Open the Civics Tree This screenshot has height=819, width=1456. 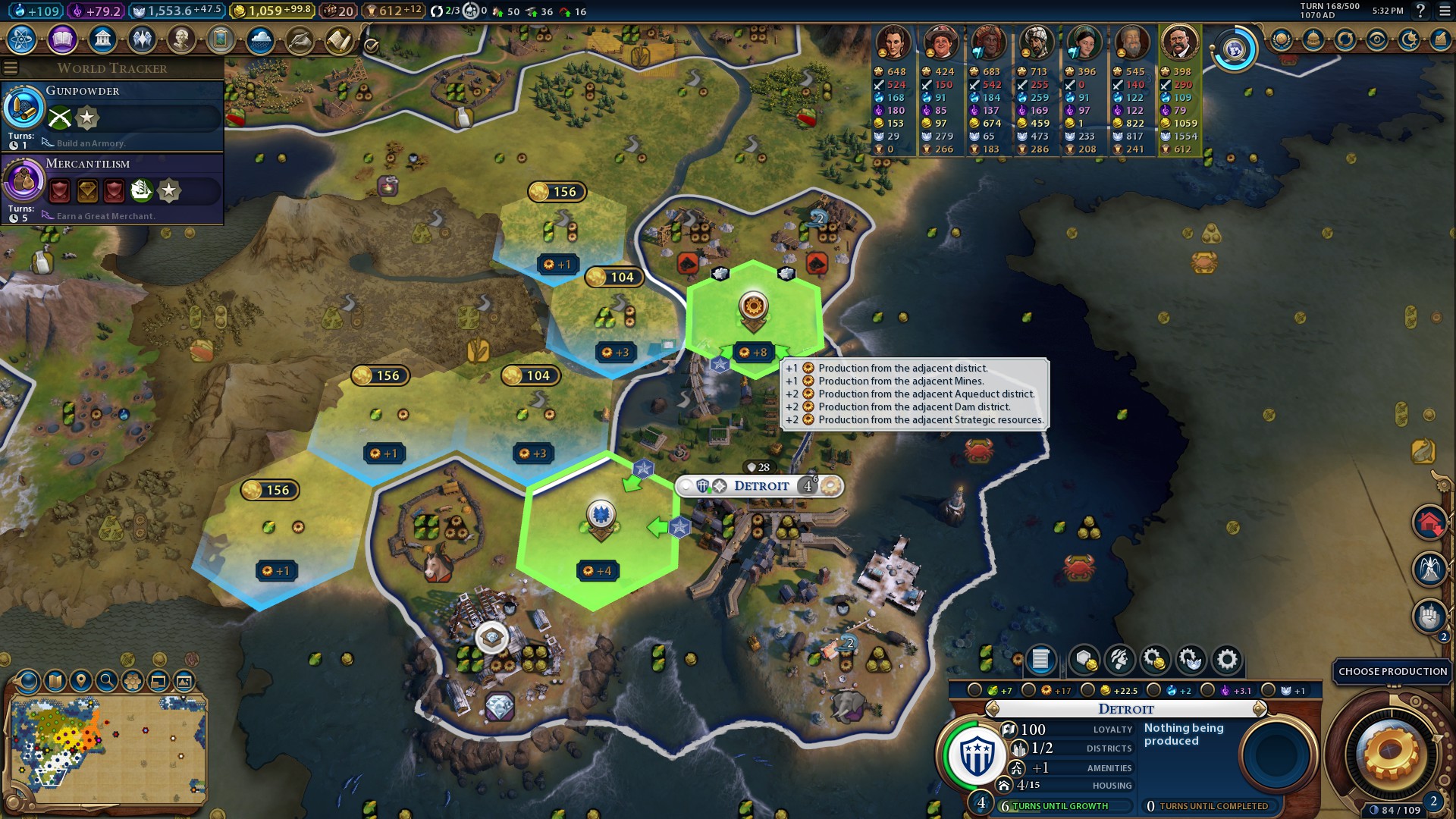coord(62,39)
